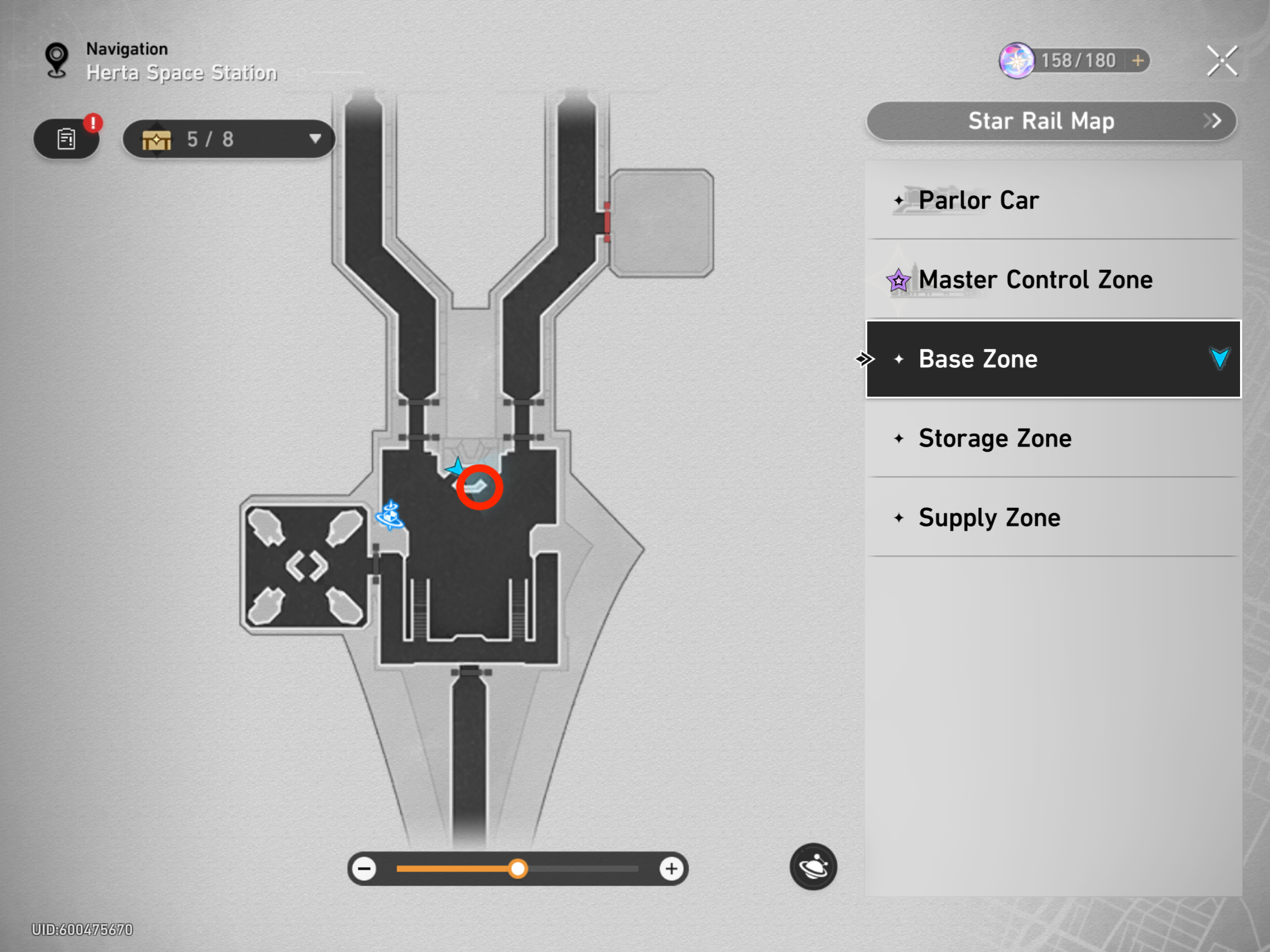Image resolution: width=1270 pixels, height=952 pixels.
Task: Click the orange map zoom slider handle
Action: click(x=518, y=869)
